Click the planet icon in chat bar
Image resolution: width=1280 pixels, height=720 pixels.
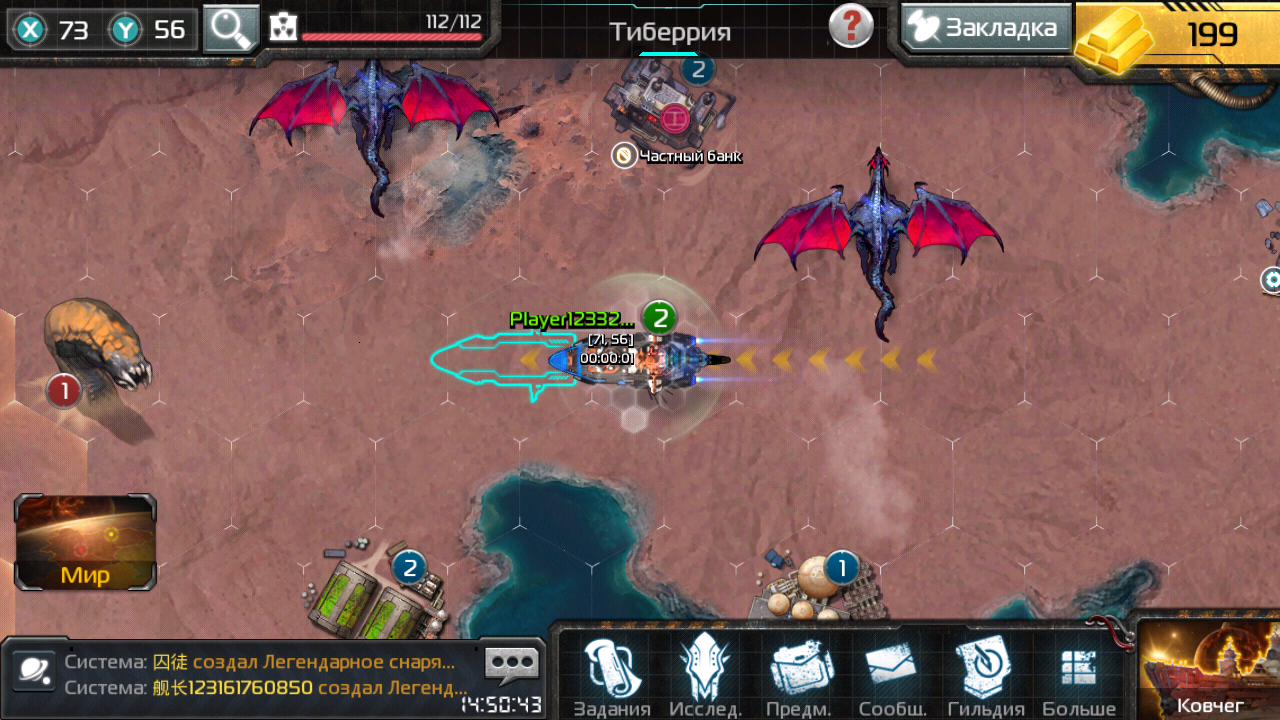click(33, 674)
